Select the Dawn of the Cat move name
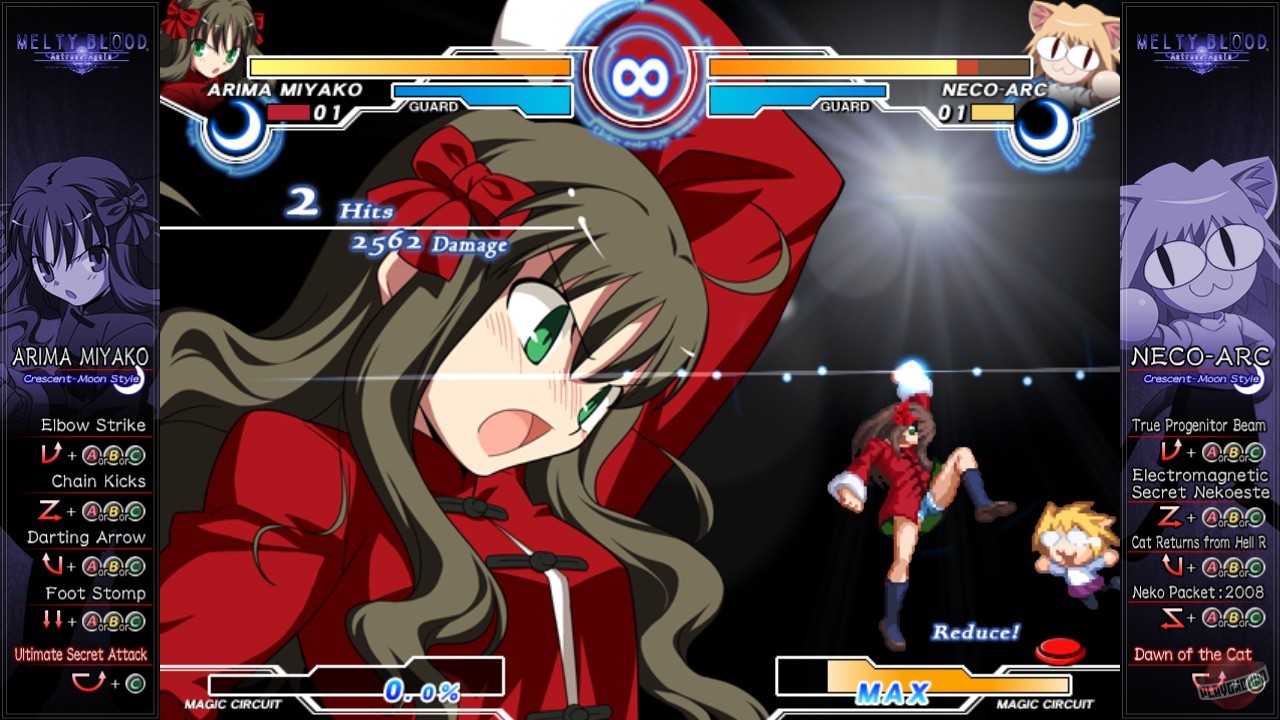This screenshot has width=1280, height=720. click(1194, 654)
